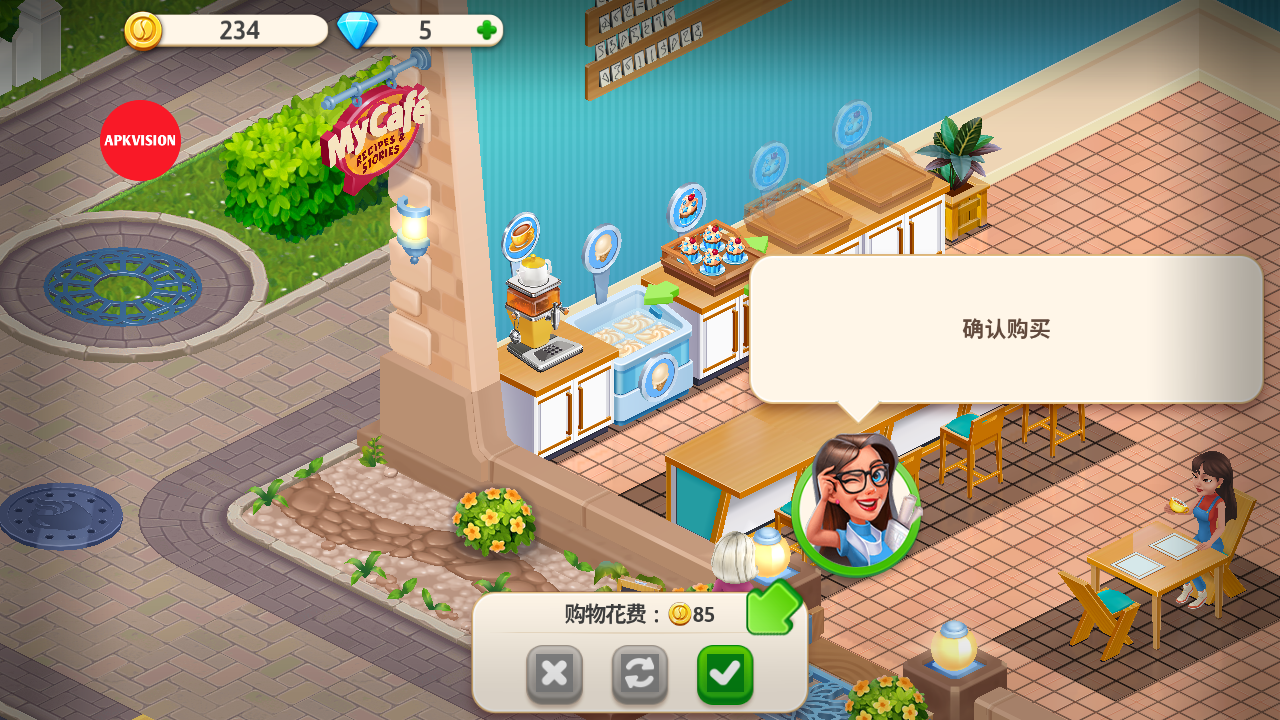The width and height of the screenshot is (1280, 720).
Task: Click the red APKVISION badge
Action: [x=140, y=140]
